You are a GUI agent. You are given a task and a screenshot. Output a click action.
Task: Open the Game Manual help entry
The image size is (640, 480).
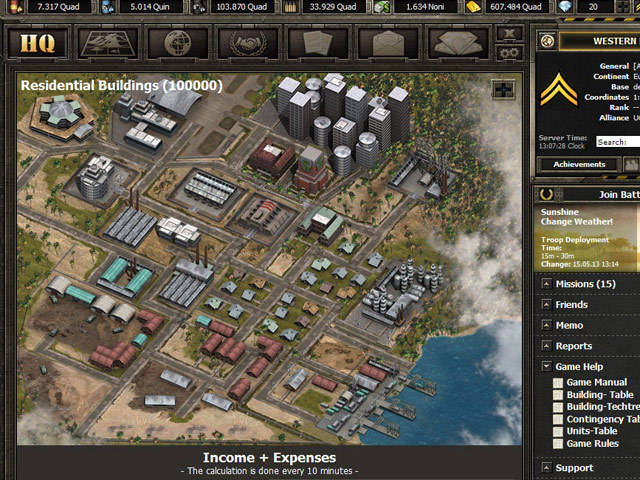click(596, 382)
